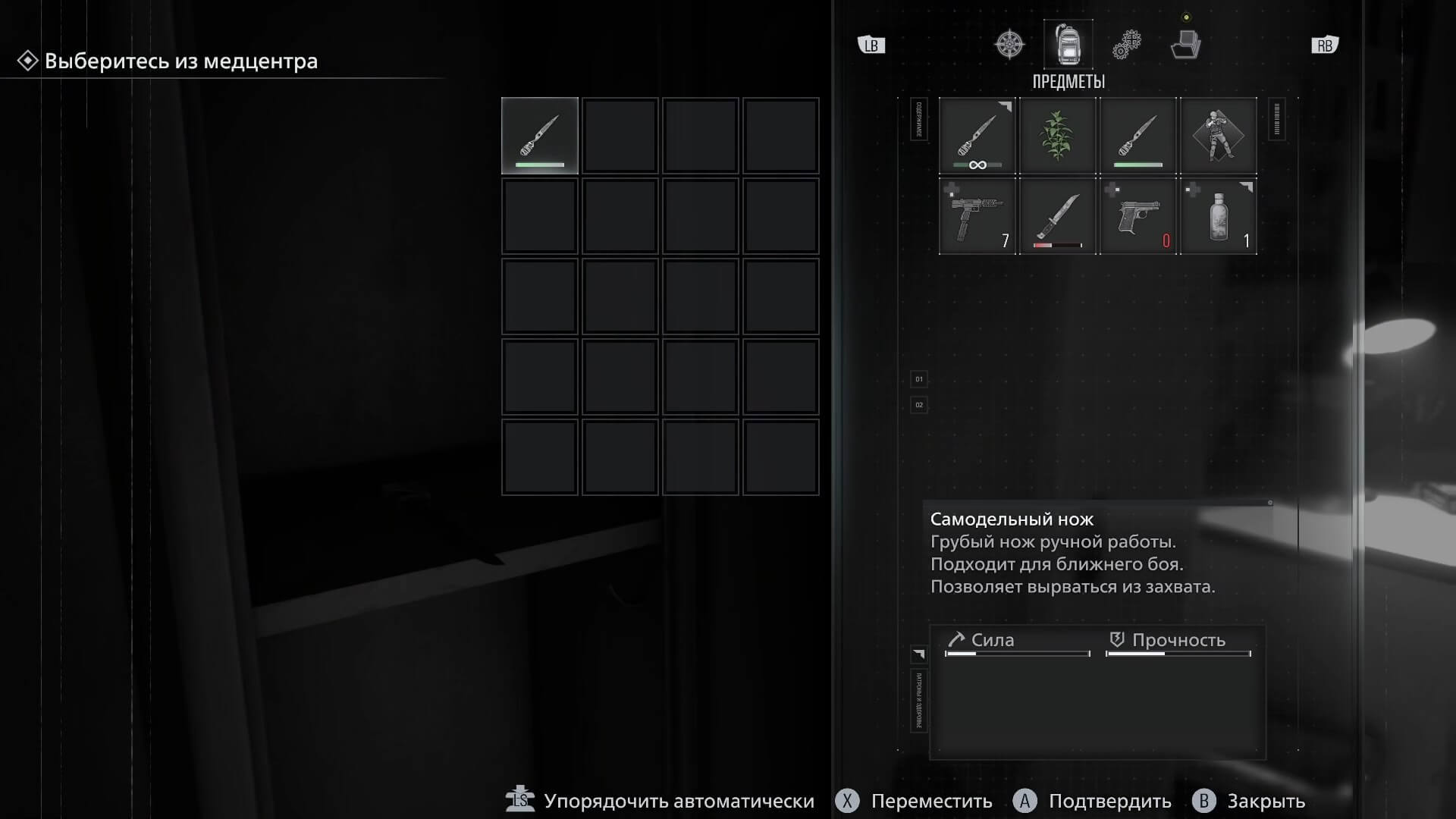
Task: Open the map with the compass icon
Action: coord(1010,44)
